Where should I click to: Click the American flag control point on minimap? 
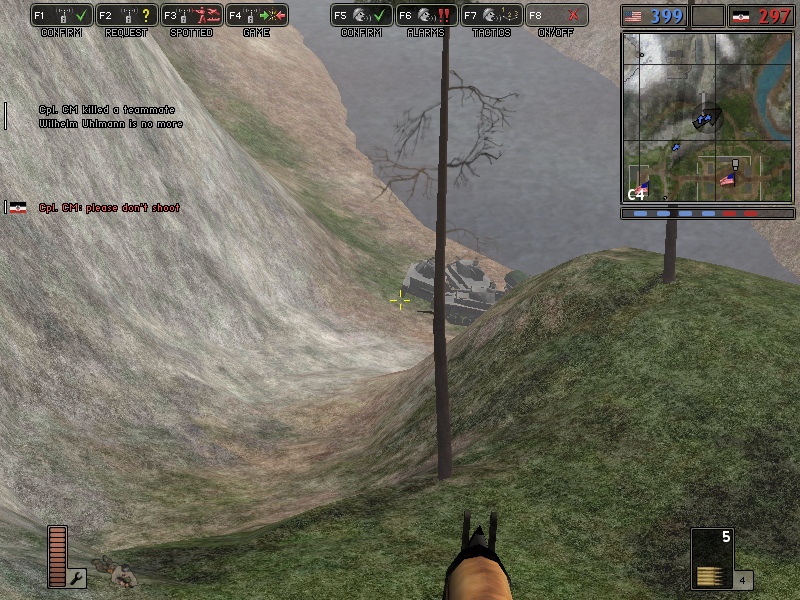coord(728,180)
